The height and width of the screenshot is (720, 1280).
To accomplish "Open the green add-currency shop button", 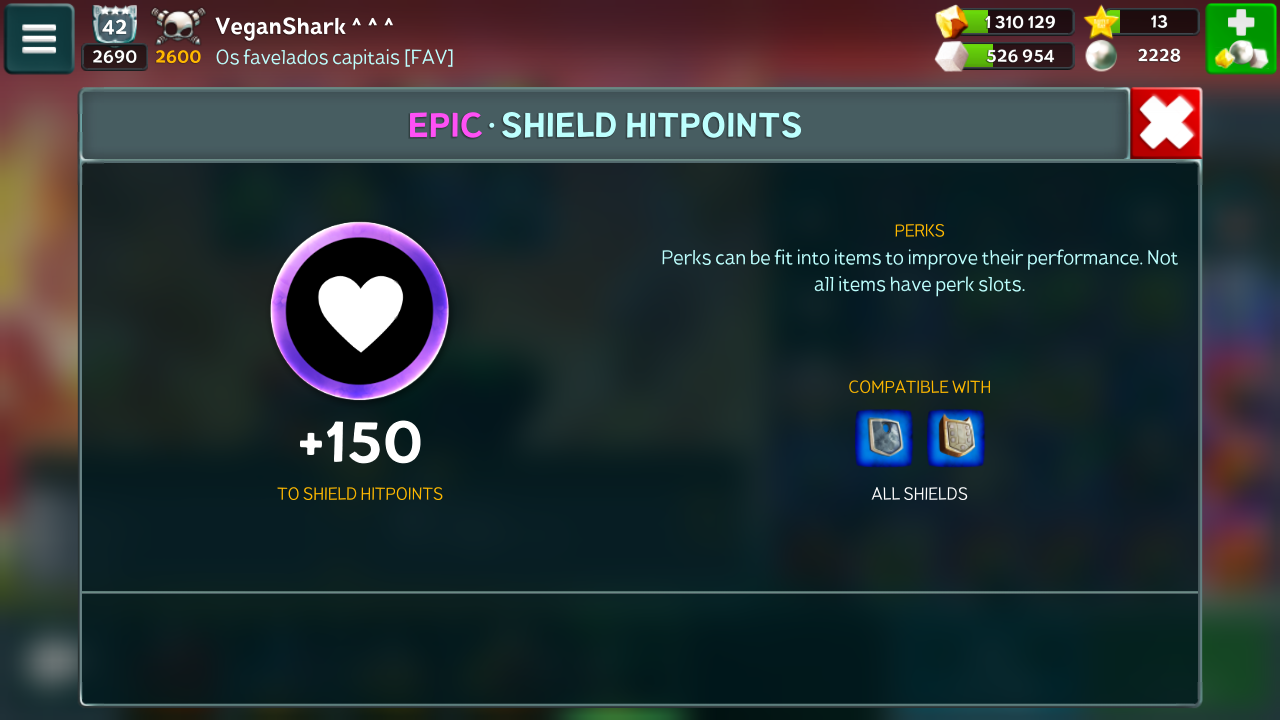I will 1241,39.
